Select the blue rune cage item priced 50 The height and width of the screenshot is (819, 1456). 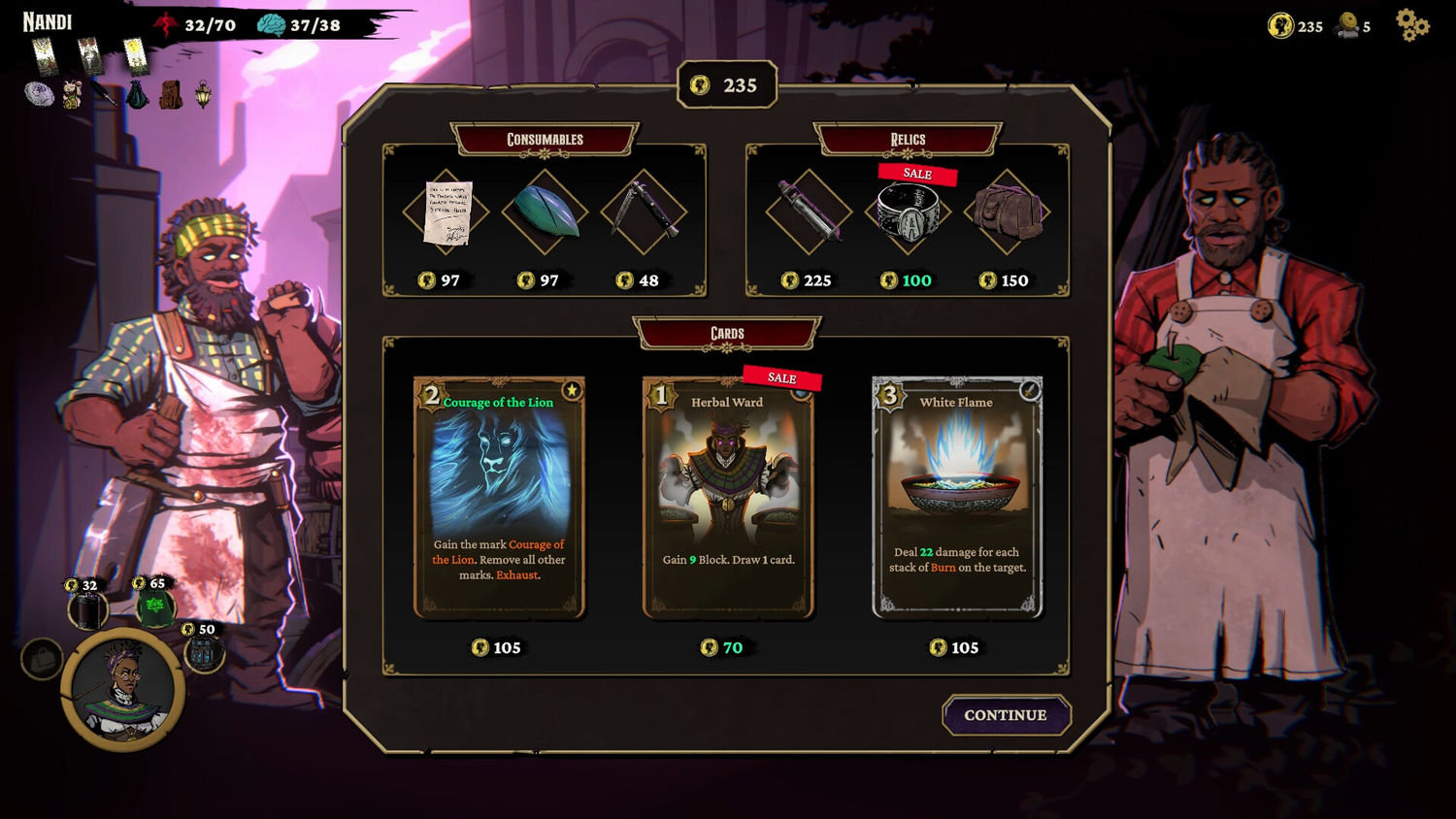(x=205, y=654)
